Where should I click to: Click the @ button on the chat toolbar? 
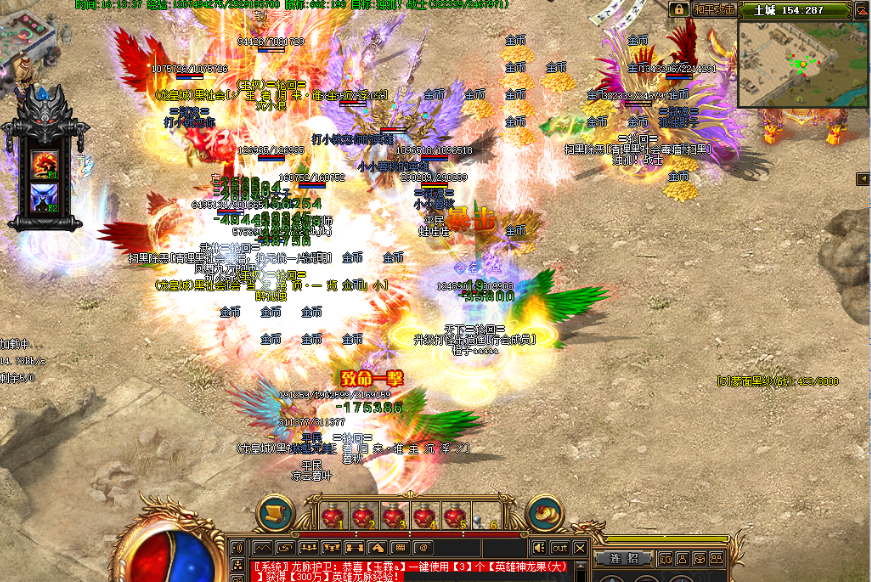tap(423, 547)
